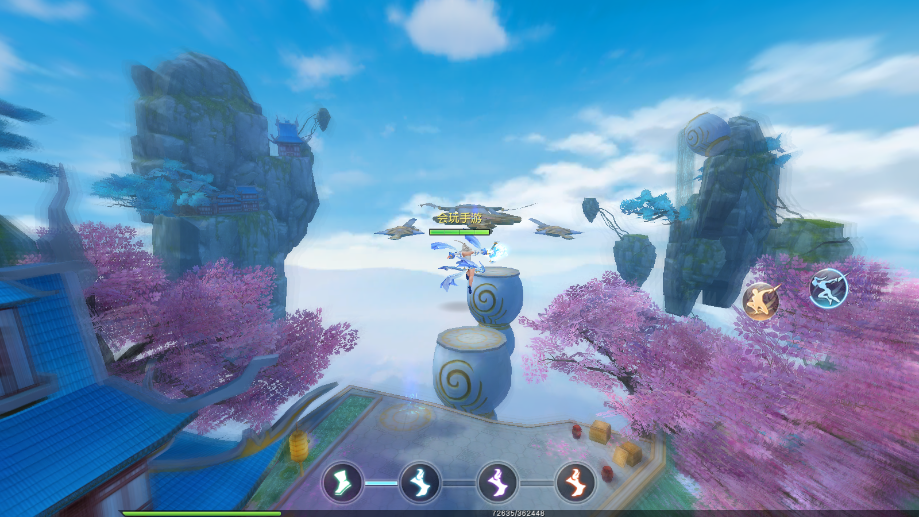Activate the purple boot jump skill

(x=497, y=482)
